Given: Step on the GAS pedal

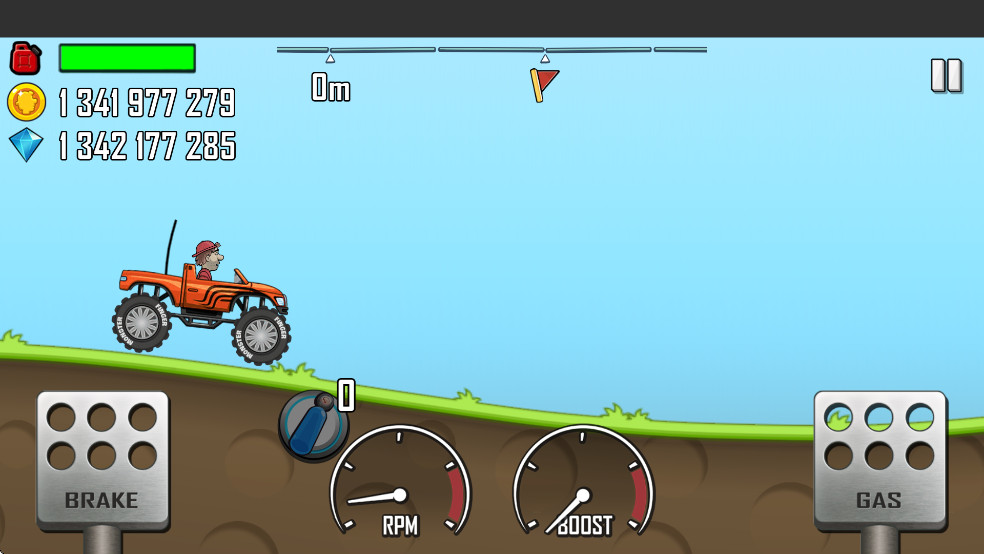Looking at the screenshot, I should tap(879, 459).
